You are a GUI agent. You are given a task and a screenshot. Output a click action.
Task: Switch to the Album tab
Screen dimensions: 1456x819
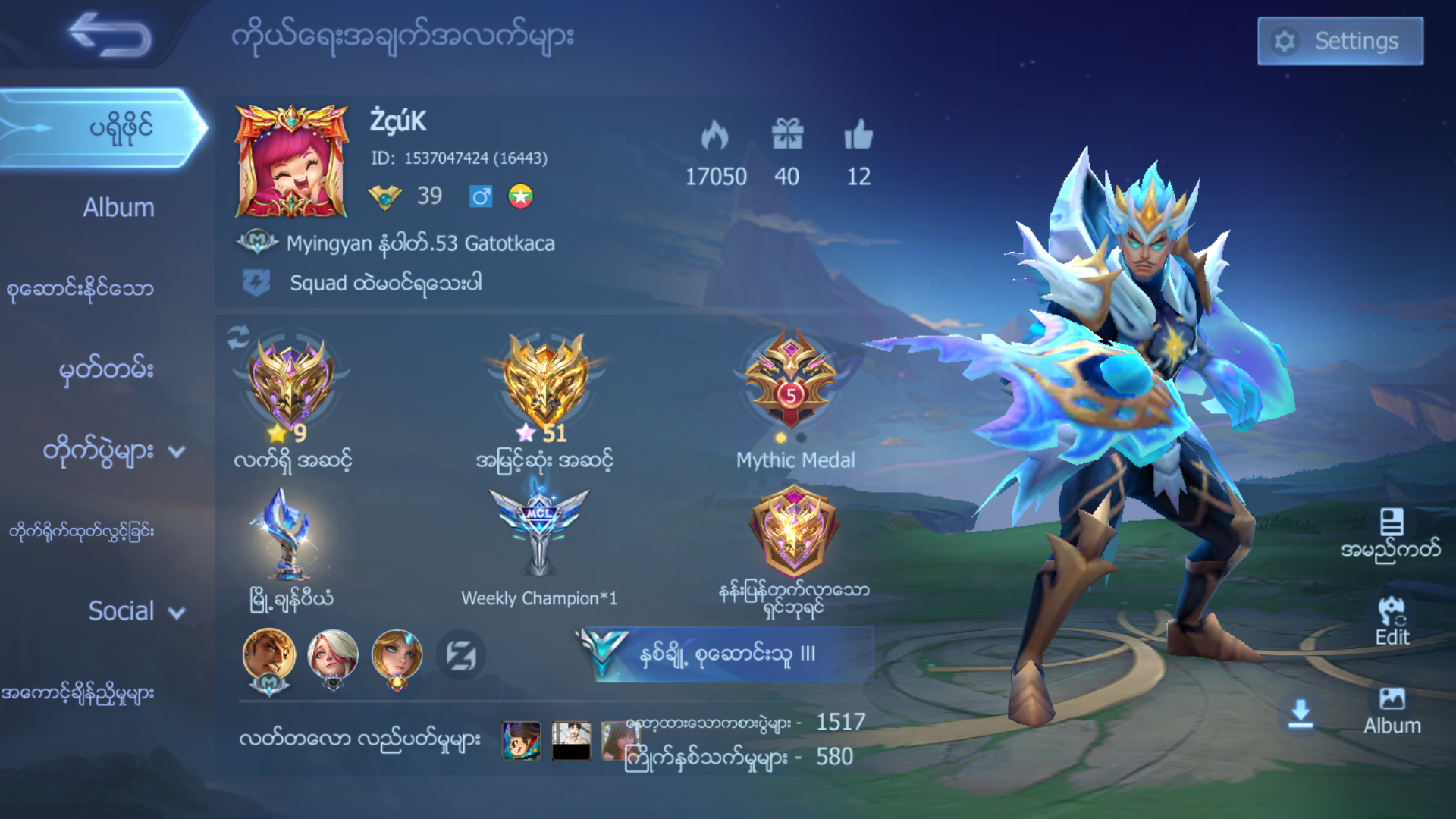click(118, 206)
